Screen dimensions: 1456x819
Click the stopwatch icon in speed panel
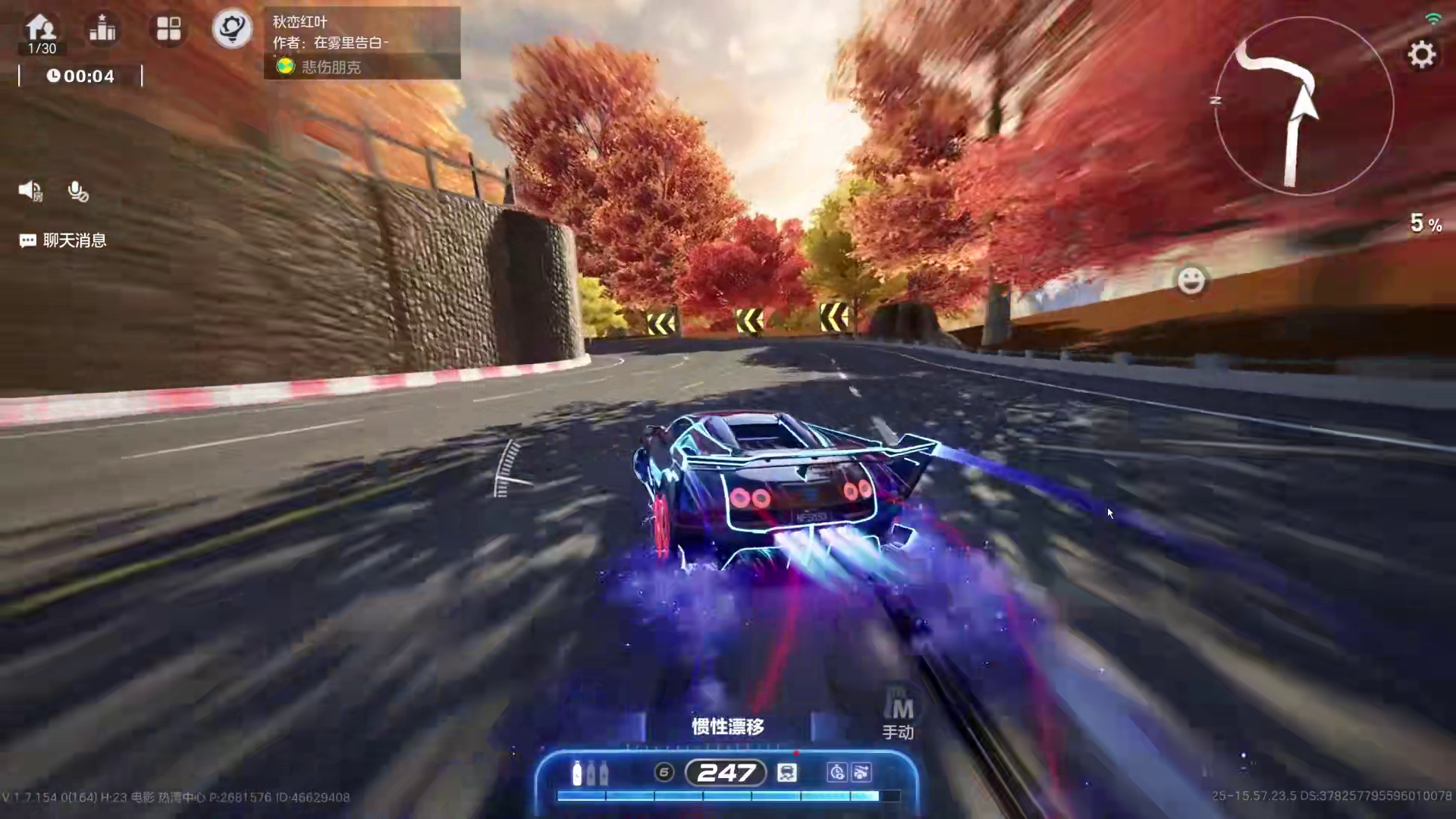click(x=837, y=773)
